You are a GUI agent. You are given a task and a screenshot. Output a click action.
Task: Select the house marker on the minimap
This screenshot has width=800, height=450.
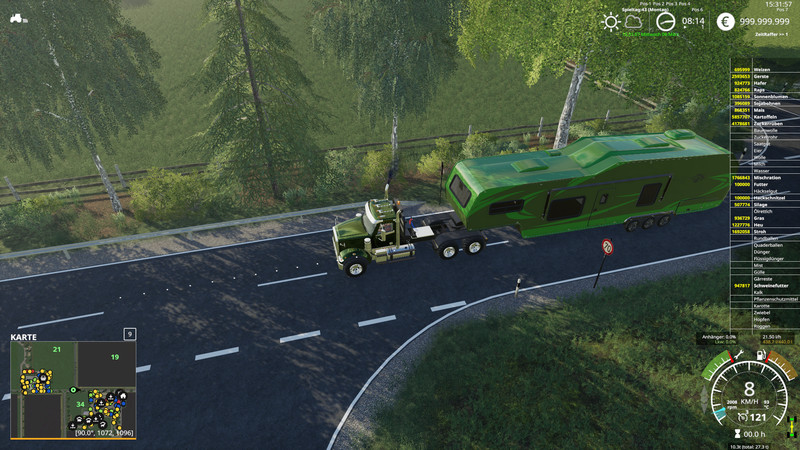pos(122,396)
